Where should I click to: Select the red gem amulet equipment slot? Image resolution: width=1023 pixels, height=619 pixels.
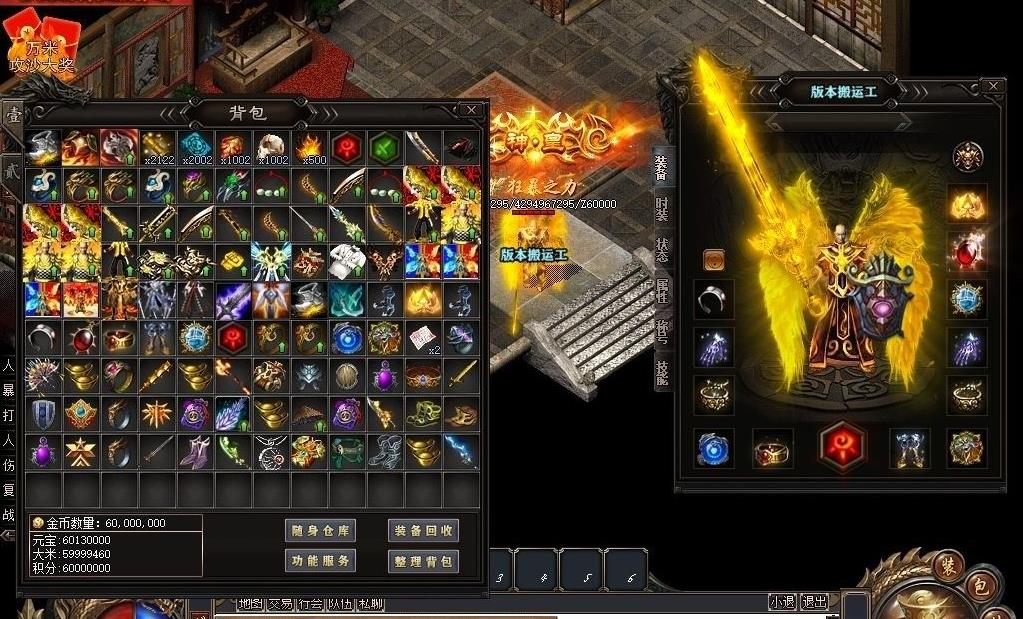pyautogui.click(x=967, y=248)
